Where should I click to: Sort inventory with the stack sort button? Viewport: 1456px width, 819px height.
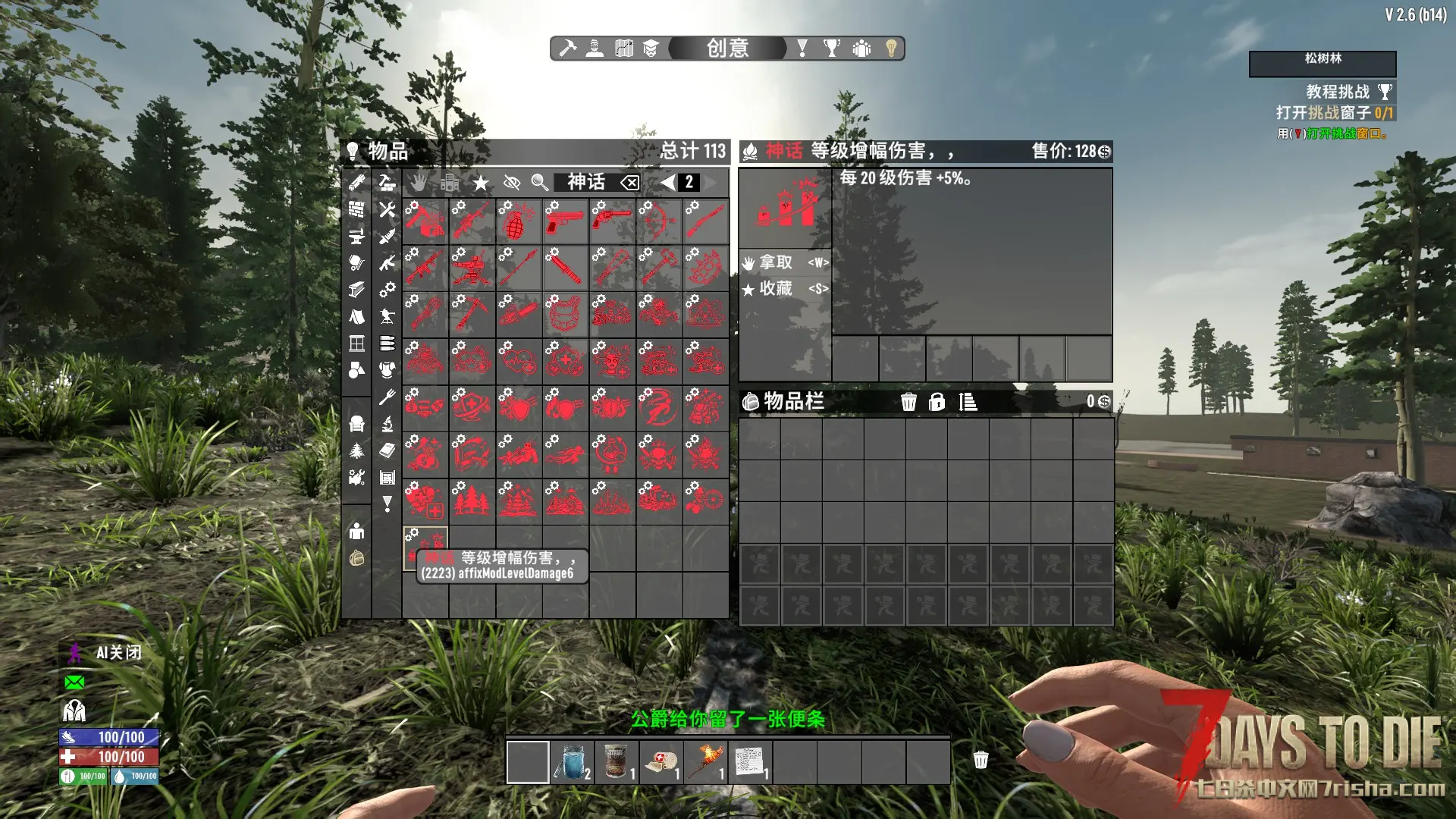tap(968, 402)
